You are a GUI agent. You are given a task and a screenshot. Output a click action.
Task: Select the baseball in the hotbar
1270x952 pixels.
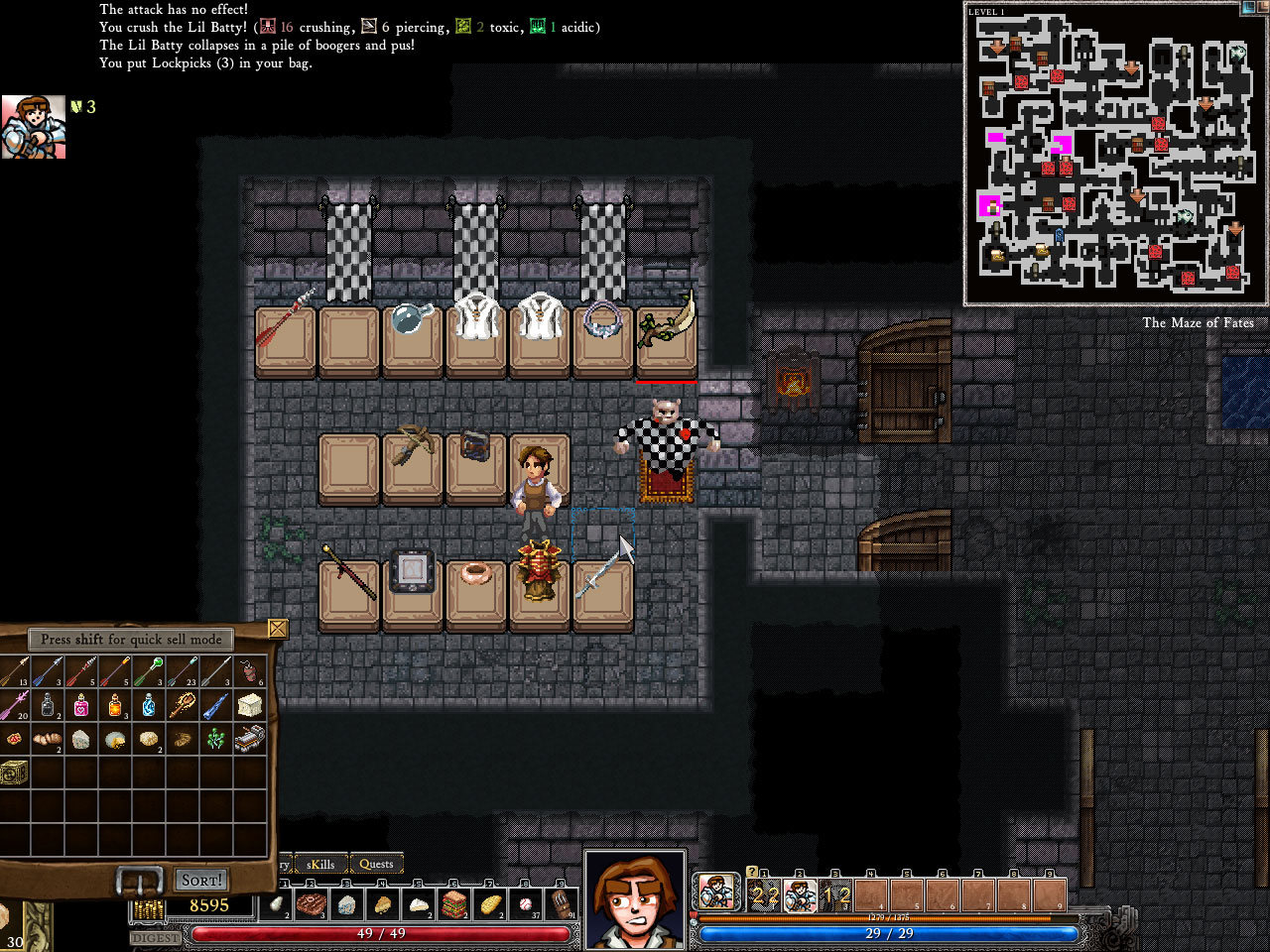click(526, 903)
